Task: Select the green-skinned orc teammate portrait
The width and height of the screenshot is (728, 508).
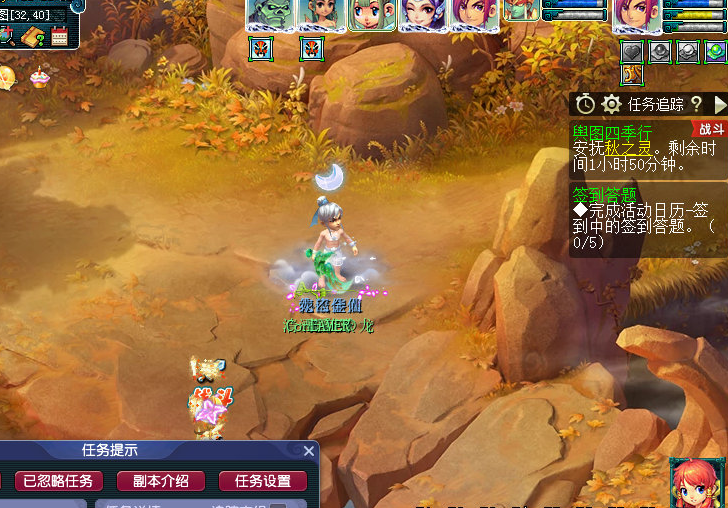Action: click(x=270, y=14)
